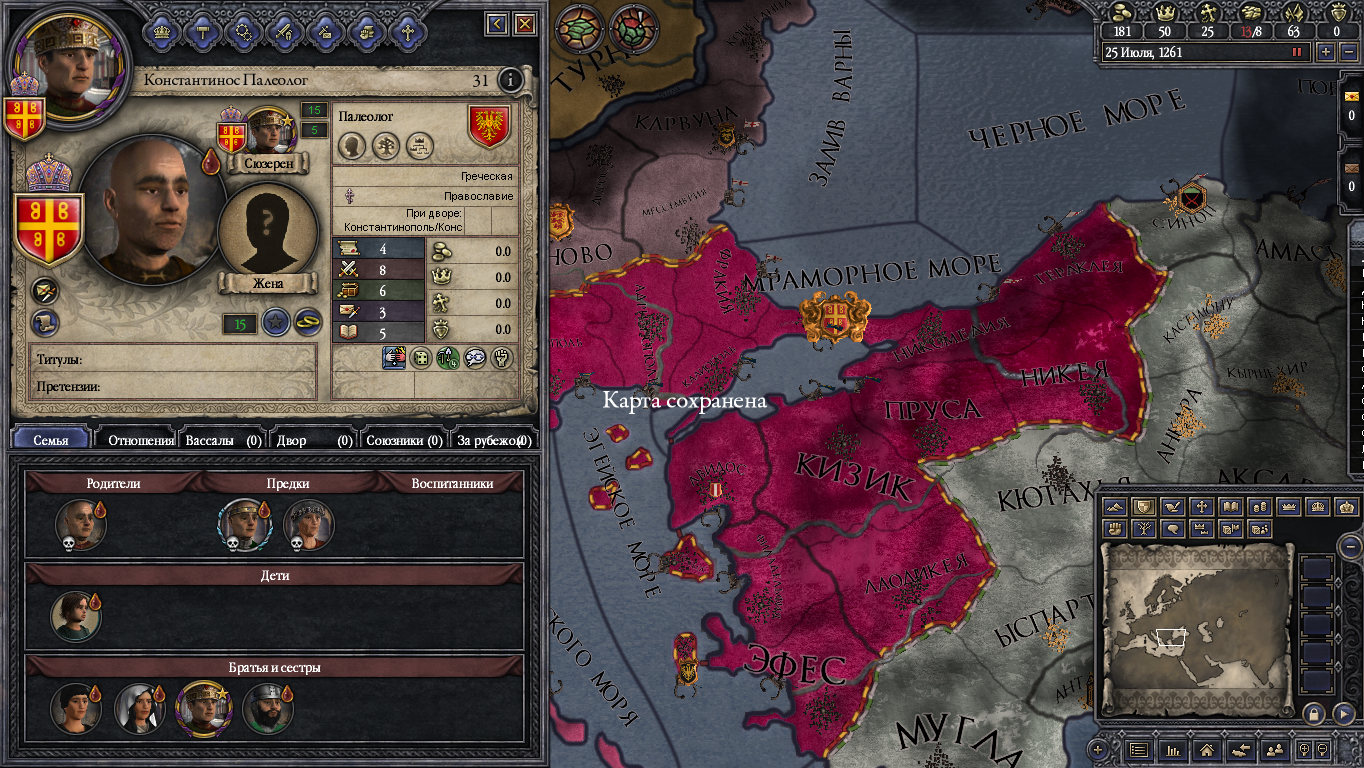Switch to the Семья tab
Viewport: 1364px width, 768px height.
pyautogui.click(x=51, y=439)
